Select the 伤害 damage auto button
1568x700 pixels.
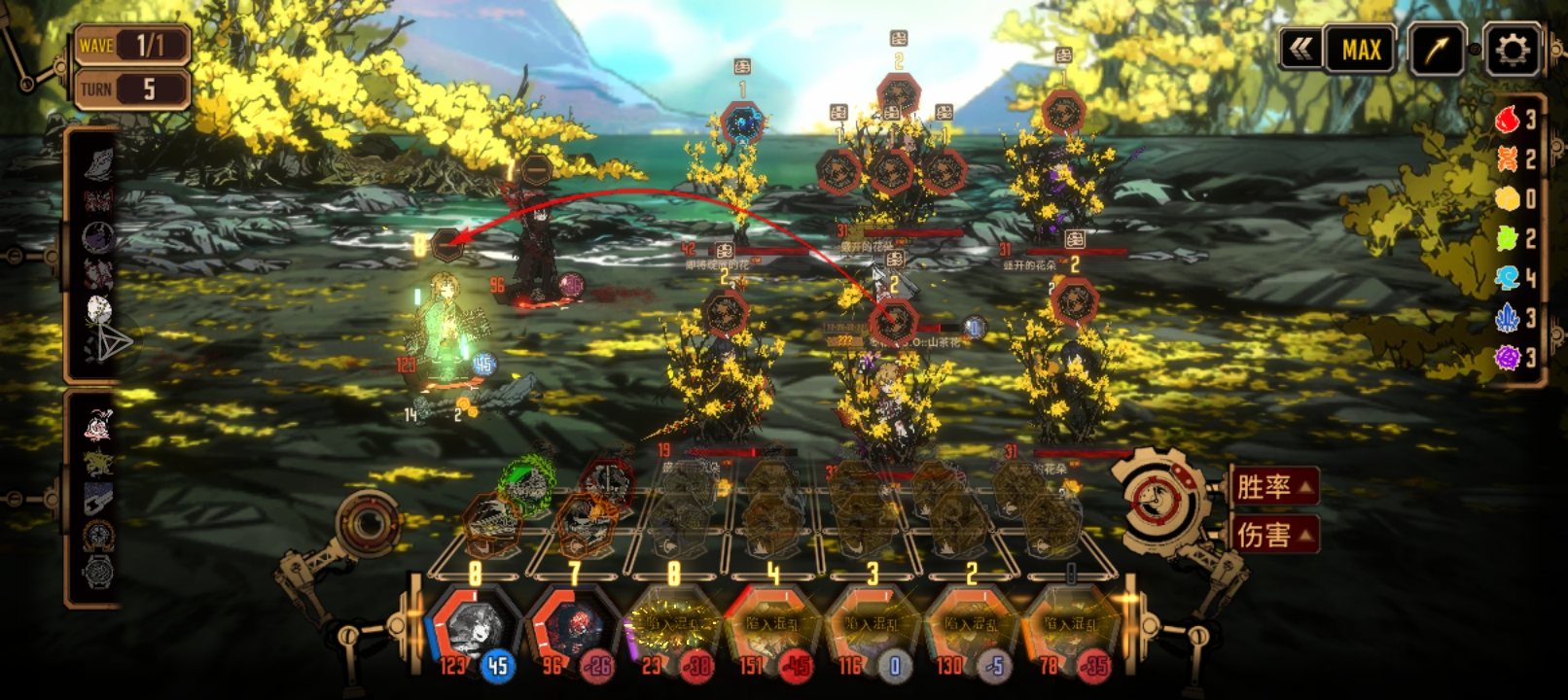click(x=1273, y=534)
